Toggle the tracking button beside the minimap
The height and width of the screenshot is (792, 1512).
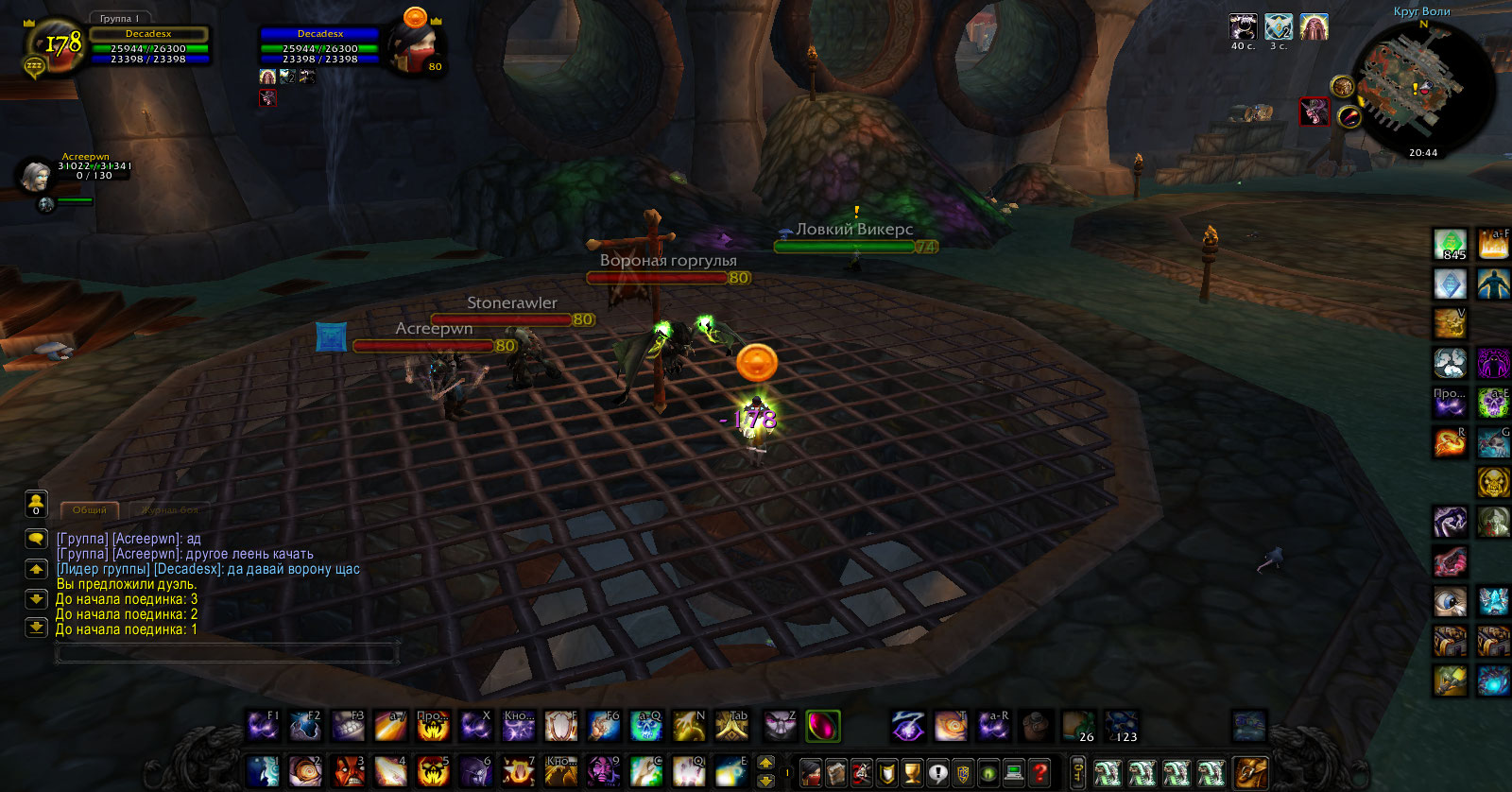pyautogui.click(x=1342, y=87)
